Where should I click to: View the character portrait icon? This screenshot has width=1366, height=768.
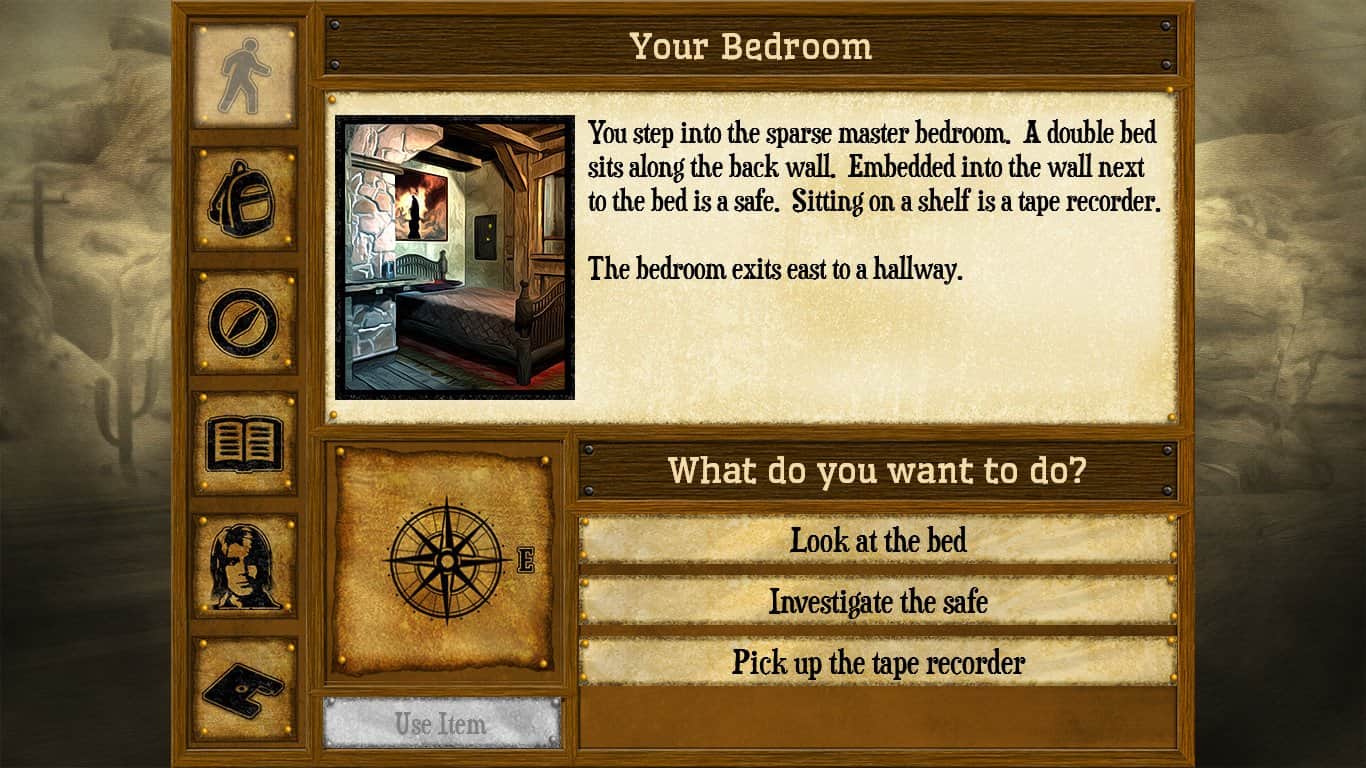243,564
